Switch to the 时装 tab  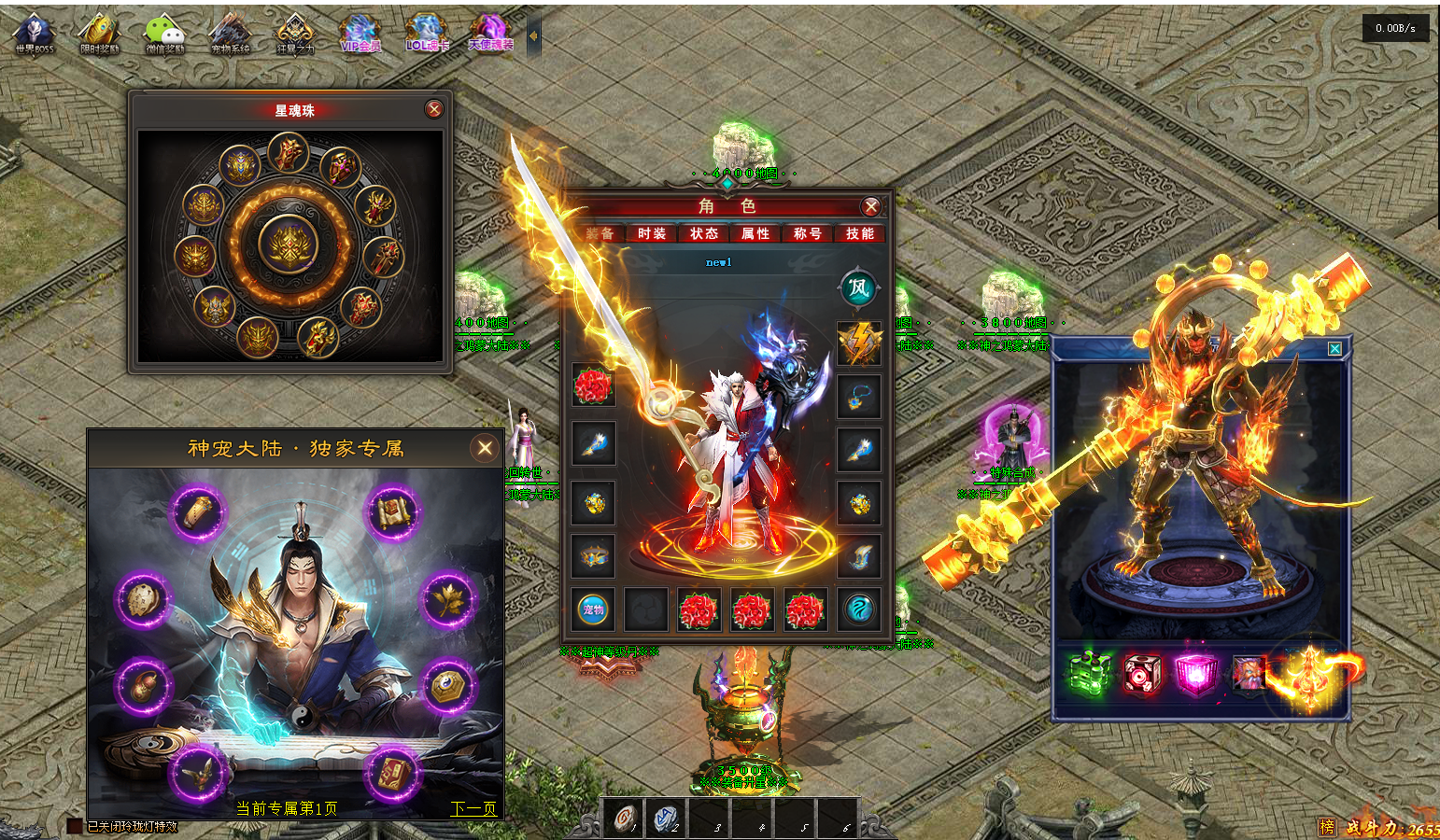click(652, 233)
